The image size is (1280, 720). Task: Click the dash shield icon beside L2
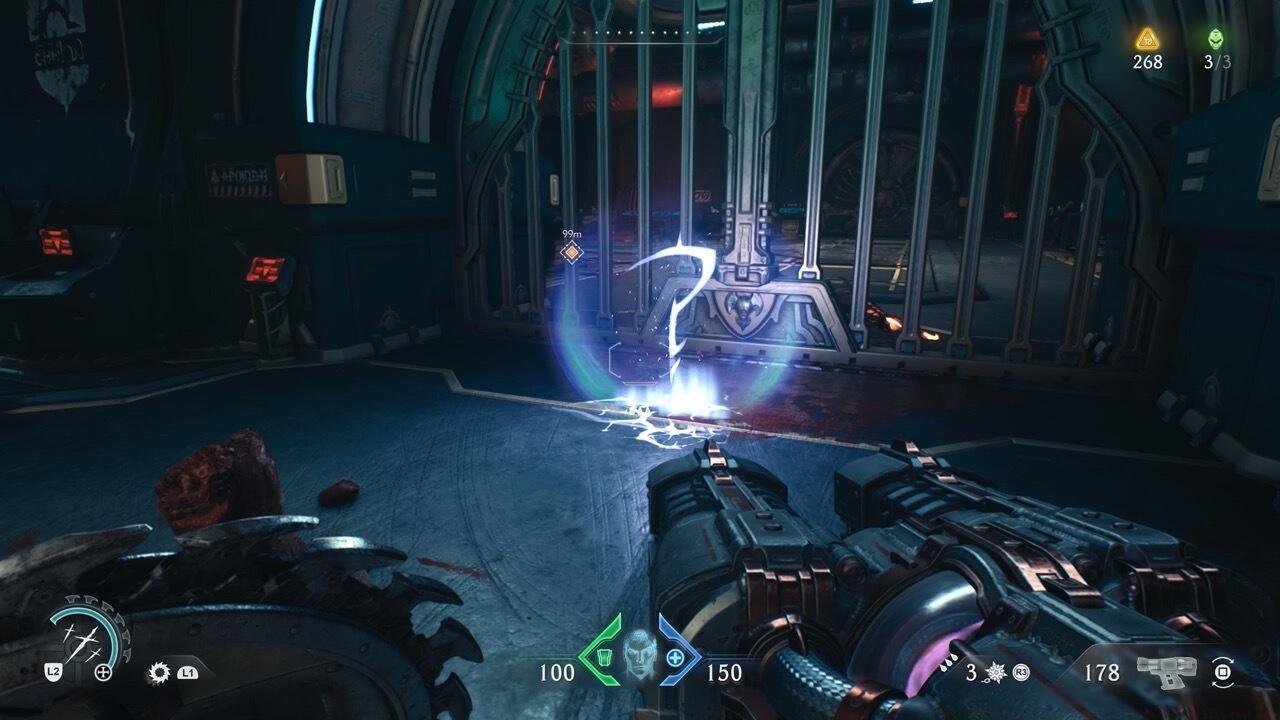53,671
